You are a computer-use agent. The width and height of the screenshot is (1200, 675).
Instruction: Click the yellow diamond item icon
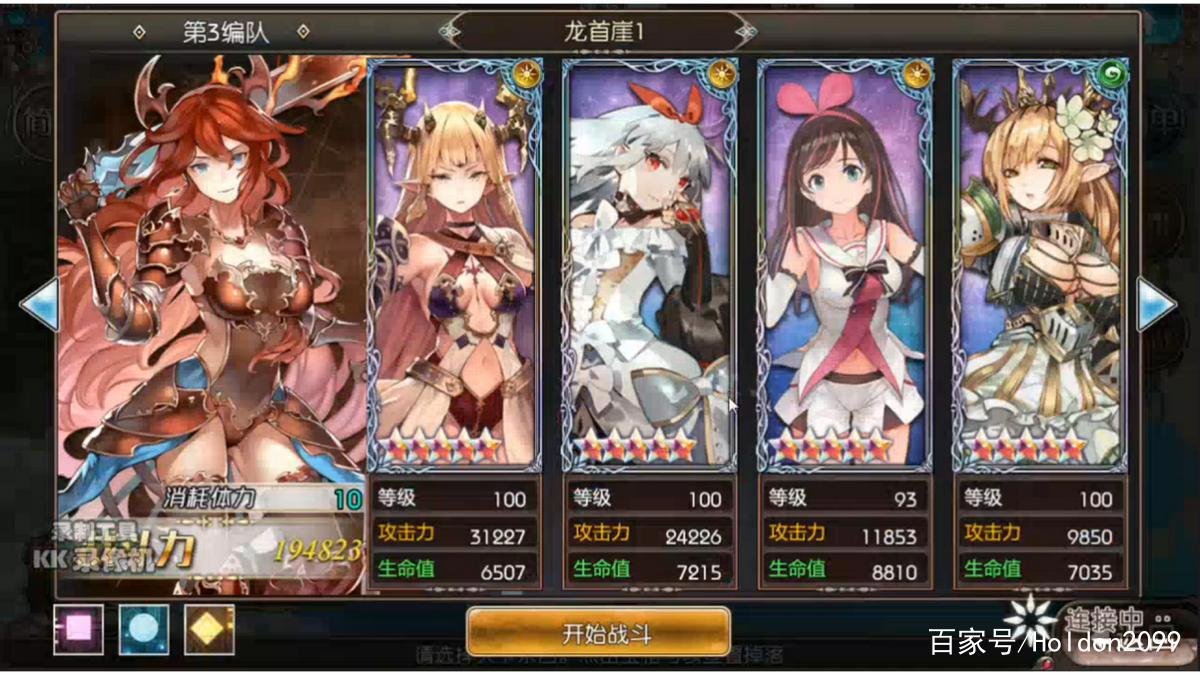209,630
